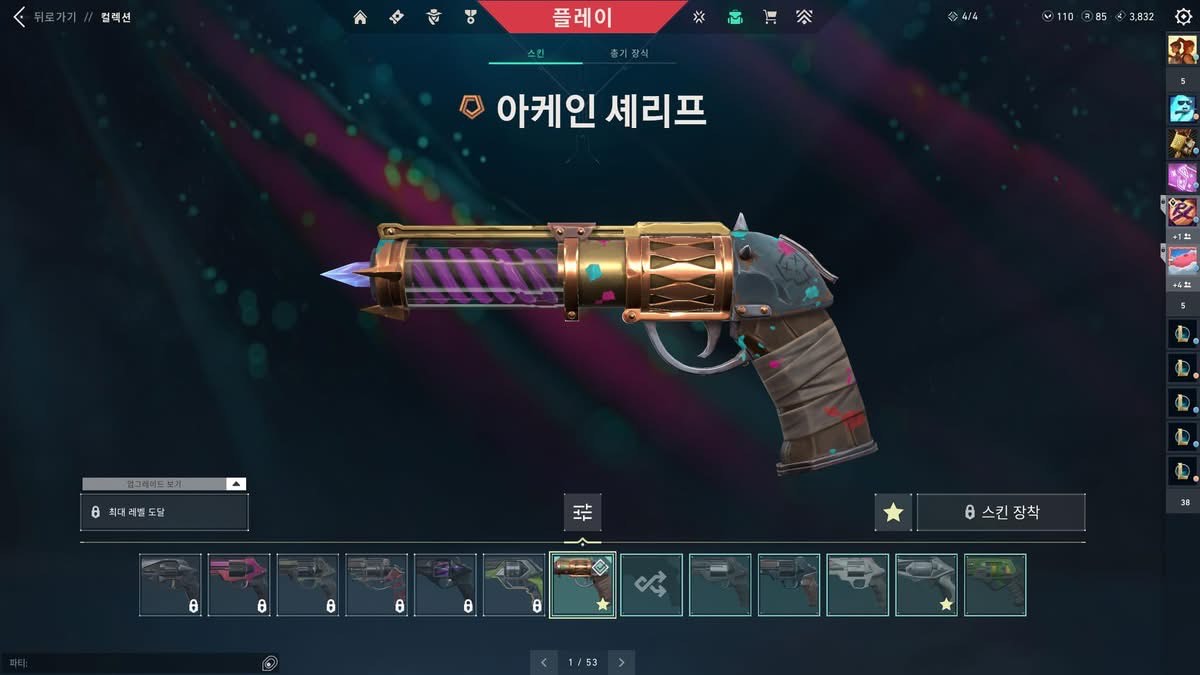Pick the green Sheriff skin thumbnail

995,585
